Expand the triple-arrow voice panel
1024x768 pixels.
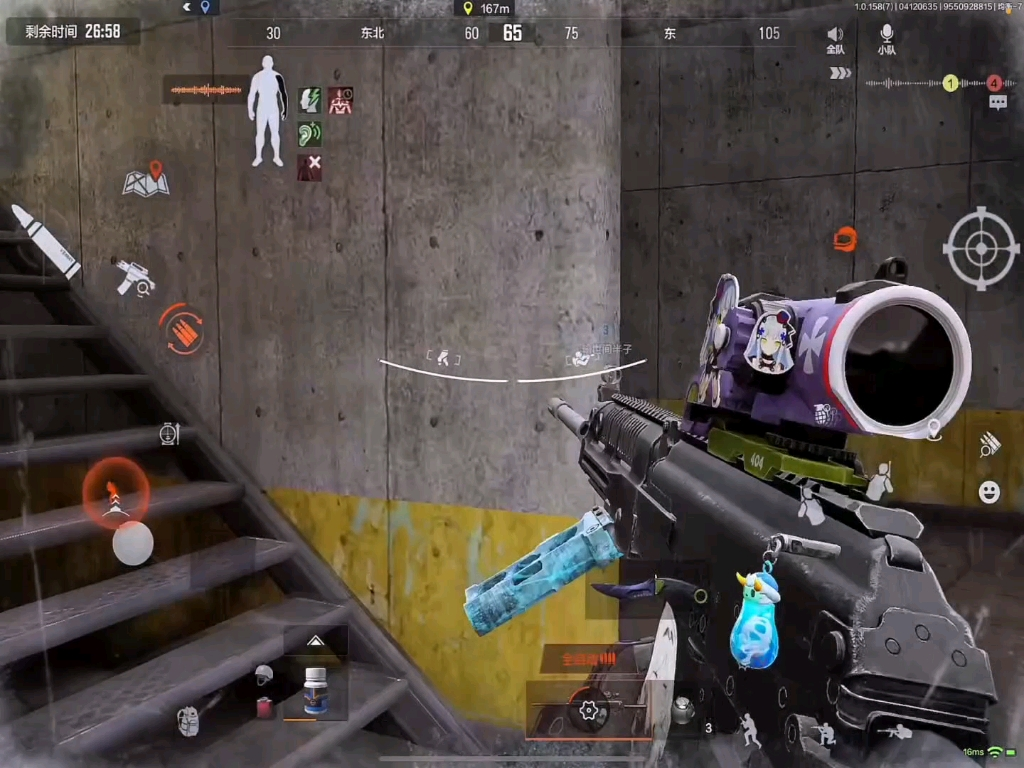[840, 73]
